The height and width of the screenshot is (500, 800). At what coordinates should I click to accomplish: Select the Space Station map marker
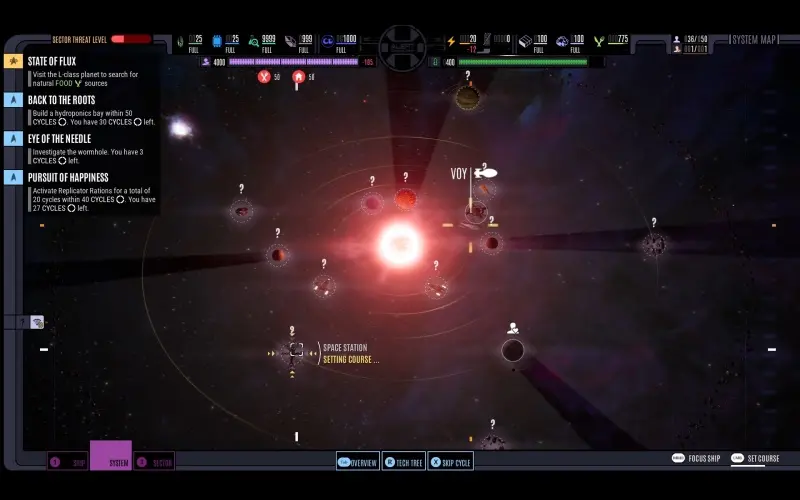coord(296,350)
